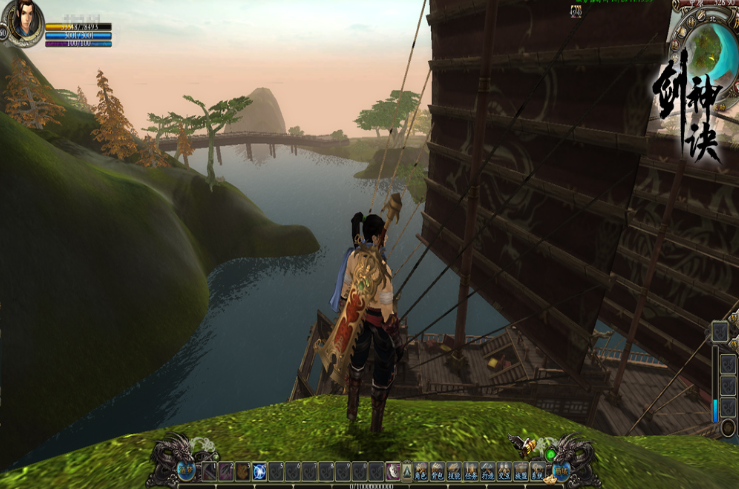Open the 任务 quest log
The height and width of the screenshot is (489, 739).
[472, 471]
